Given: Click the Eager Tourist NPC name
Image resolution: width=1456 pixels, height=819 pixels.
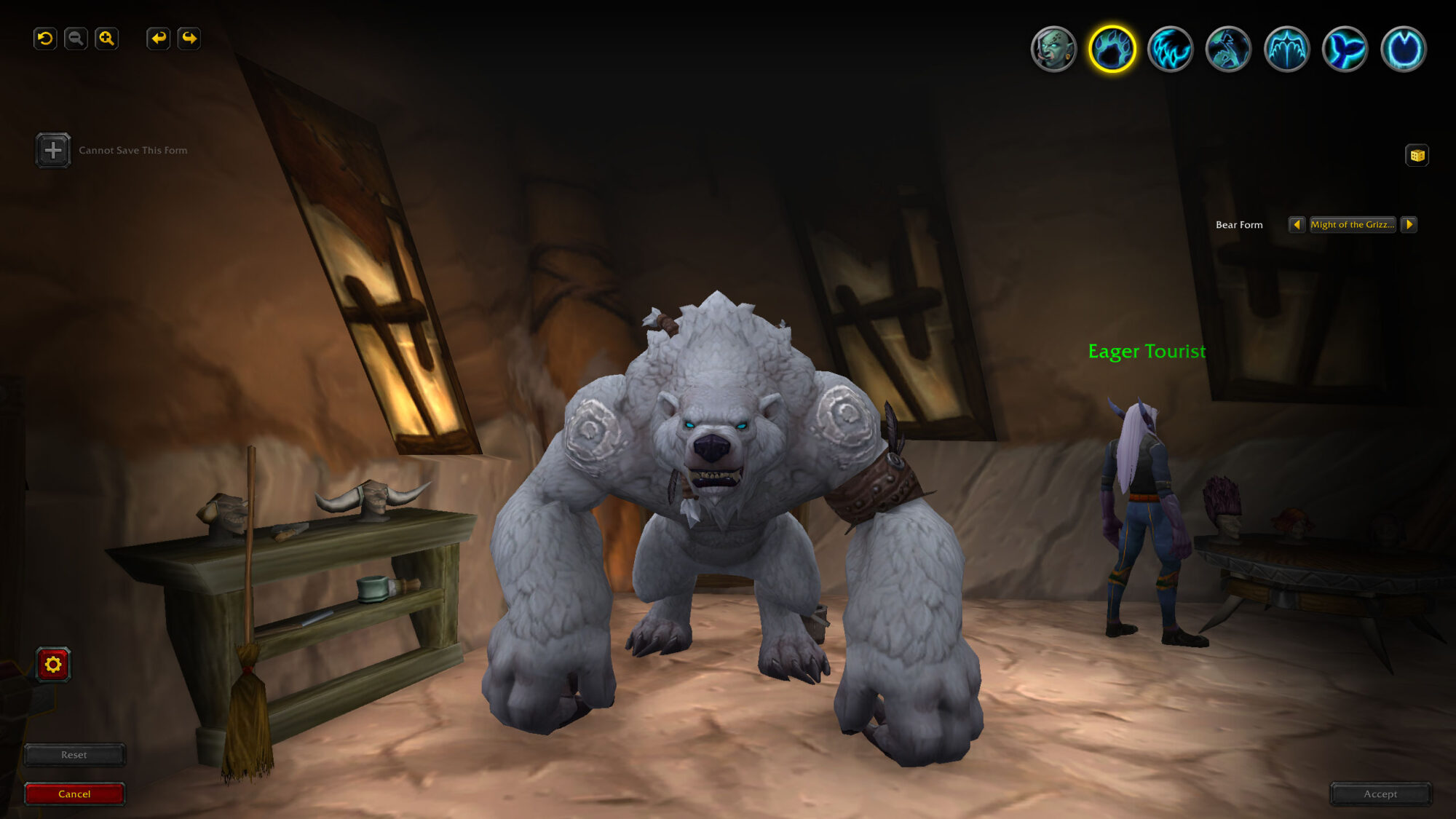Looking at the screenshot, I should [1147, 351].
